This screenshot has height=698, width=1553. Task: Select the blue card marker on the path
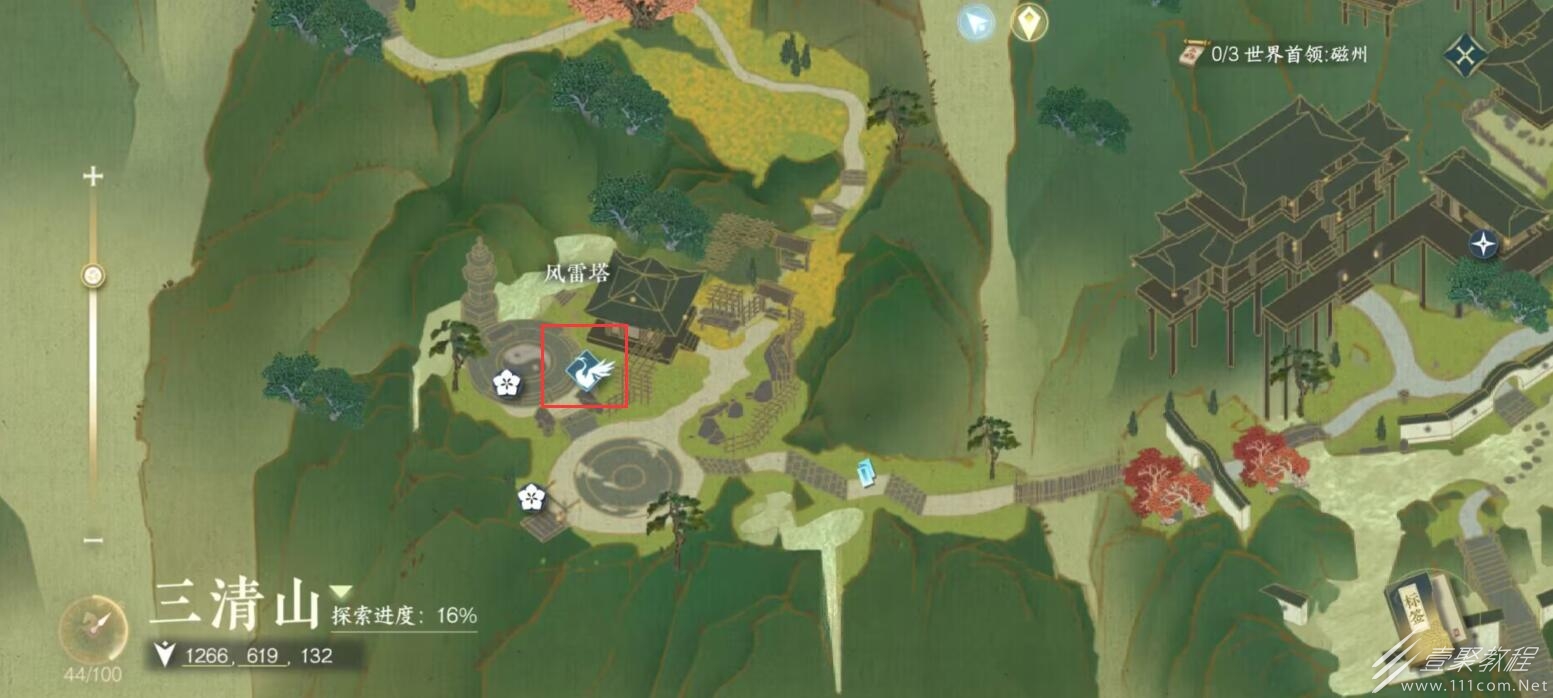[x=866, y=472]
